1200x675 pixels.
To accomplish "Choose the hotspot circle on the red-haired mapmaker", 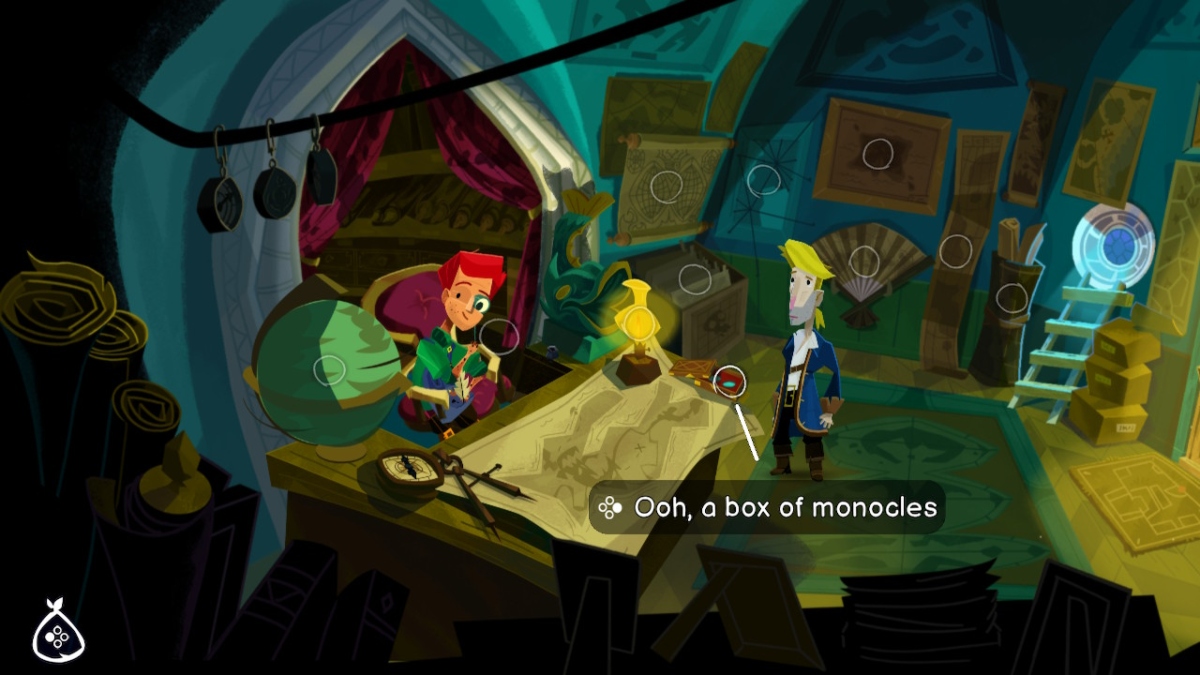I will pyautogui.click(x=498, y=336).
